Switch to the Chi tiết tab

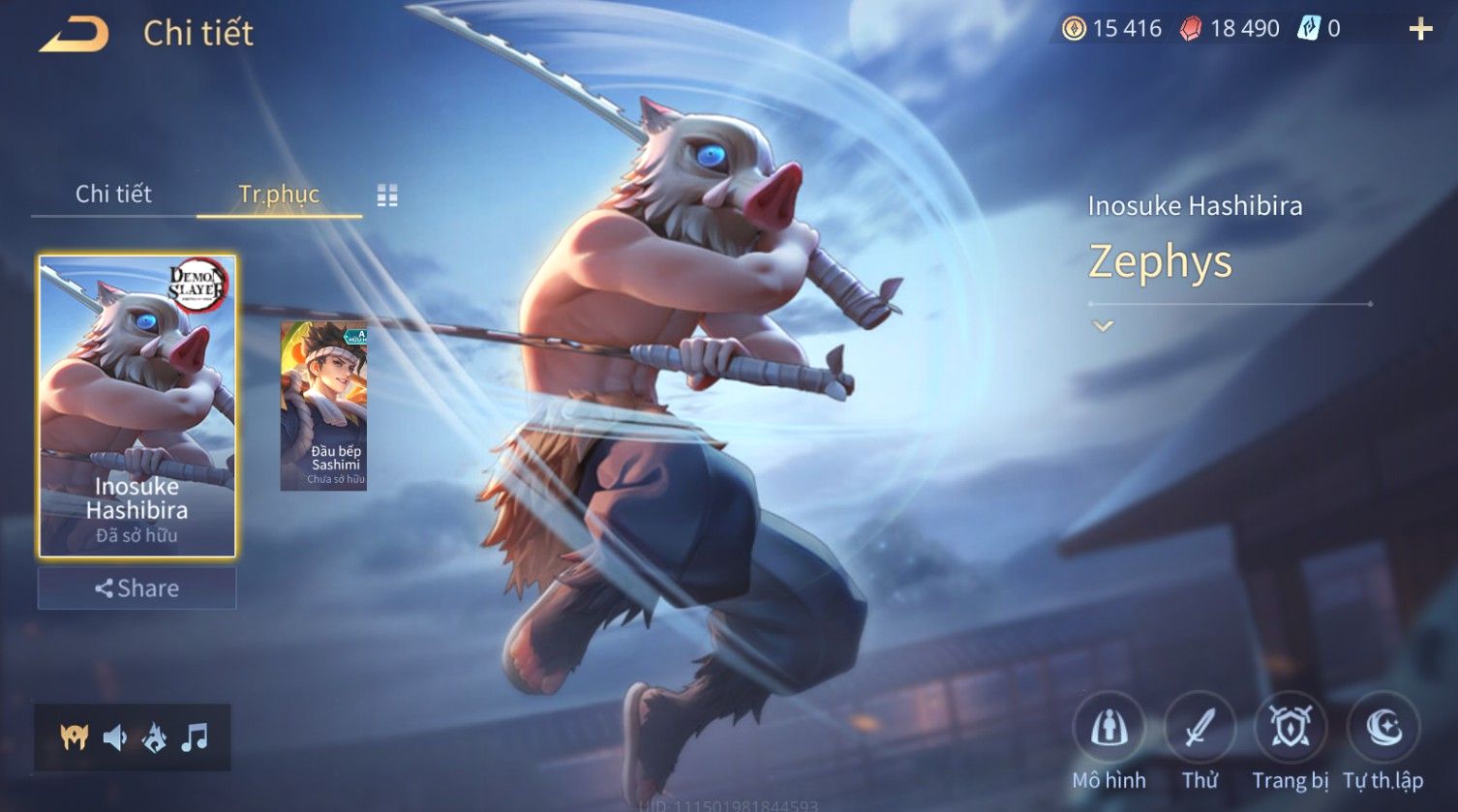(113, 195)
